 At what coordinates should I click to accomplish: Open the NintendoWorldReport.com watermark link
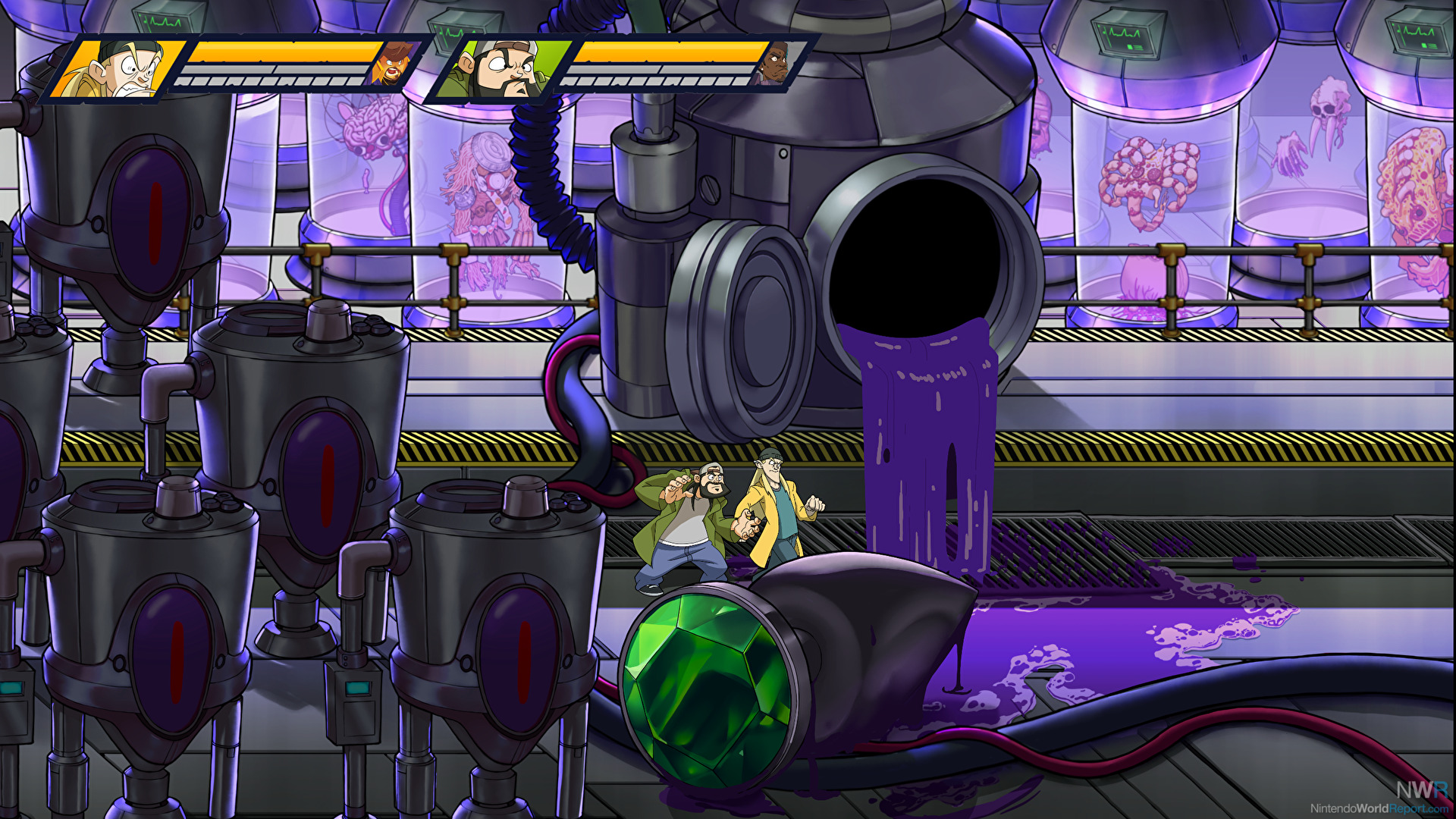[1379, 808]
